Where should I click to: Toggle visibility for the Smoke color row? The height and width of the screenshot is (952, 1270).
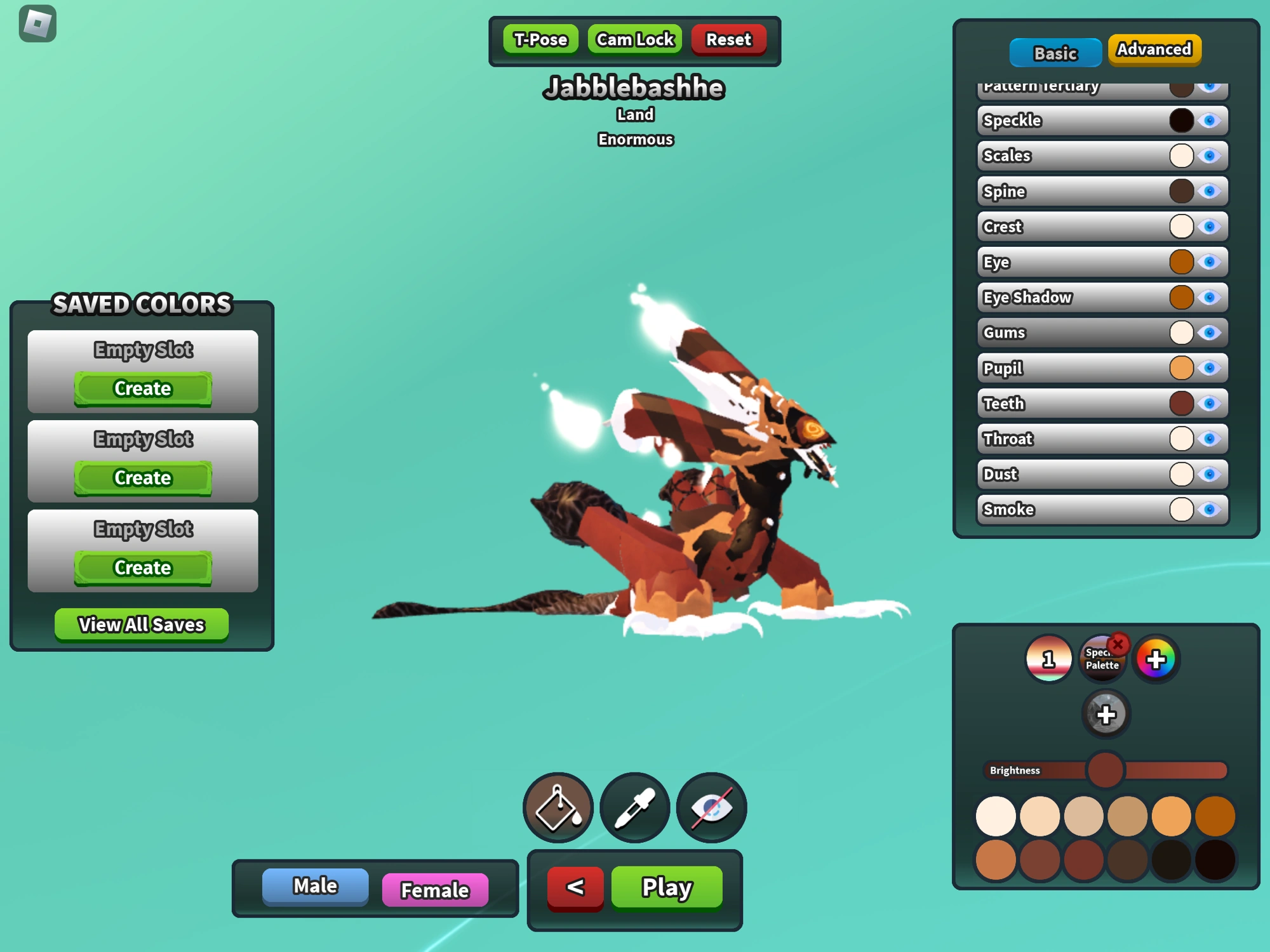pyautogui.click(x=1209, y=510)
